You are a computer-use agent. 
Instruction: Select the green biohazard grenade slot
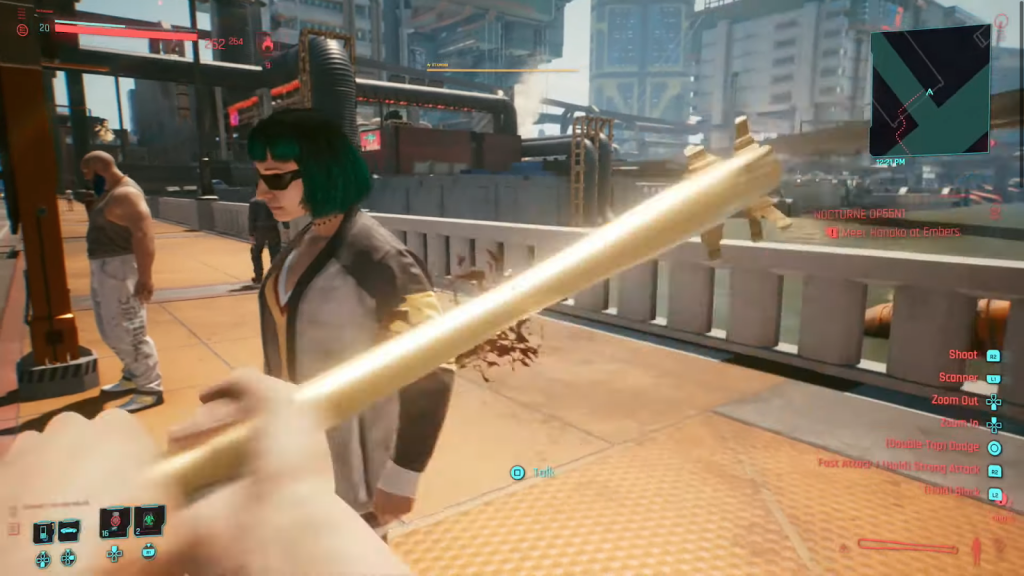pos(149,521)
